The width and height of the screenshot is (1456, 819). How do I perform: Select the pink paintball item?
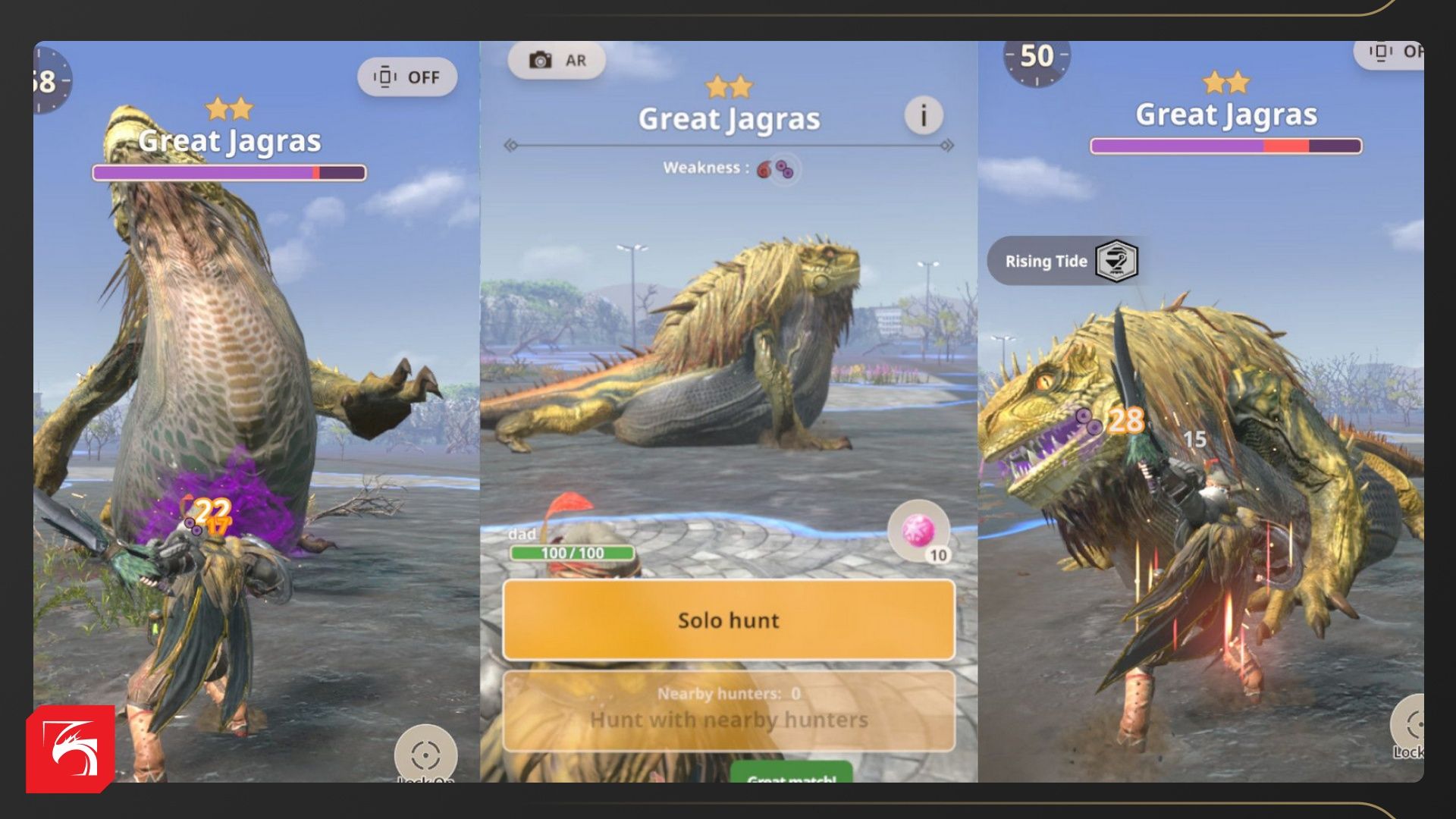point(918,531)
